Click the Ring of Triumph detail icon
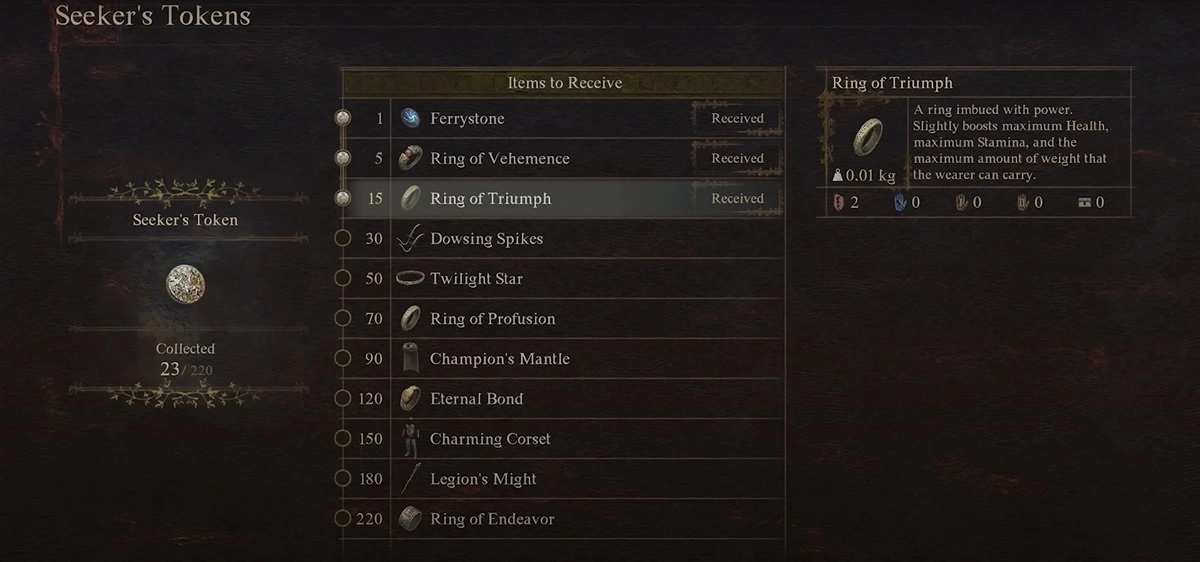This screenshot has width=1200, height=562. 866,136
